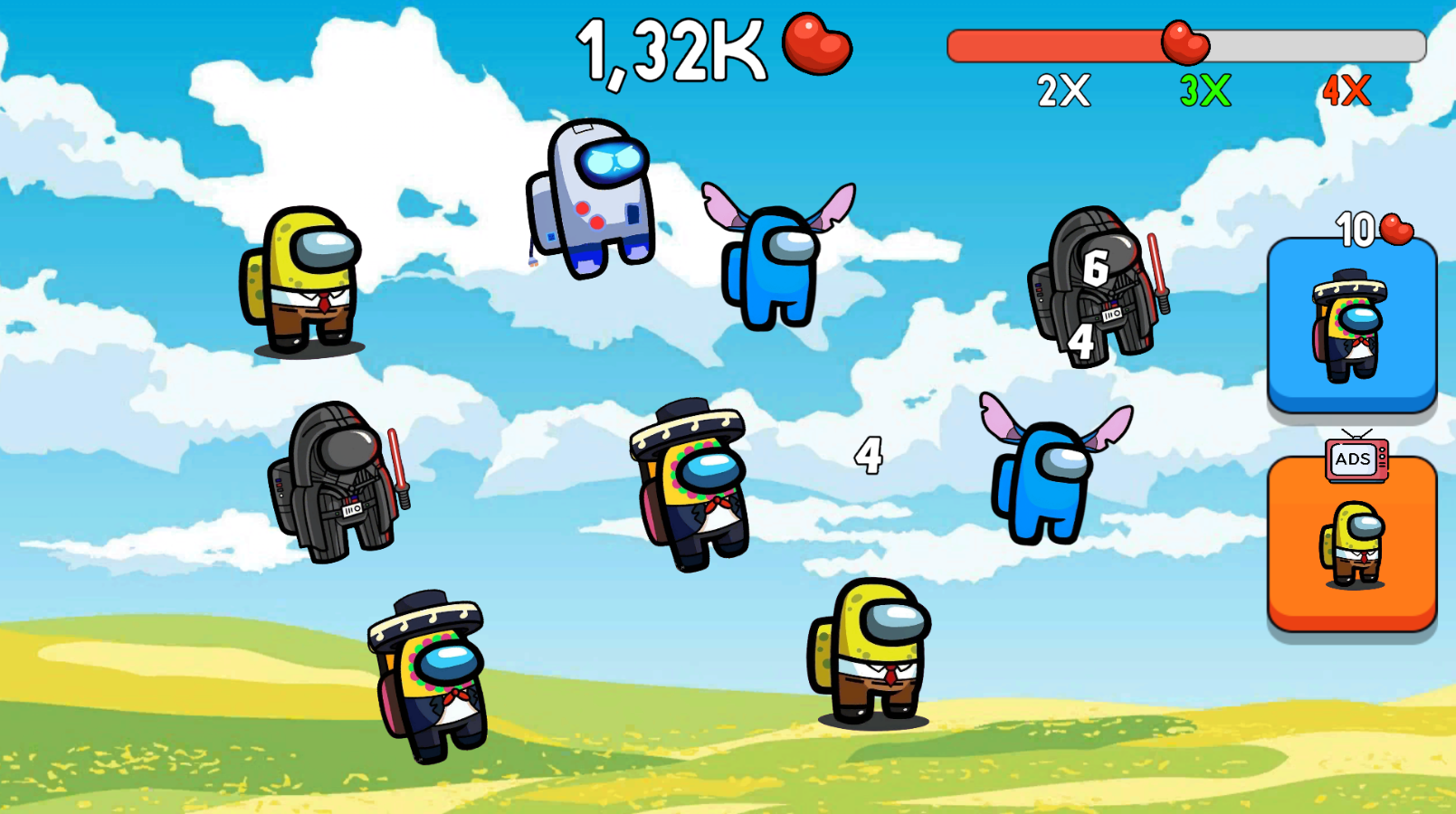1456x814 pixels.
Task: Select the red 4X multiplier label
Action: pos(1346,90)
